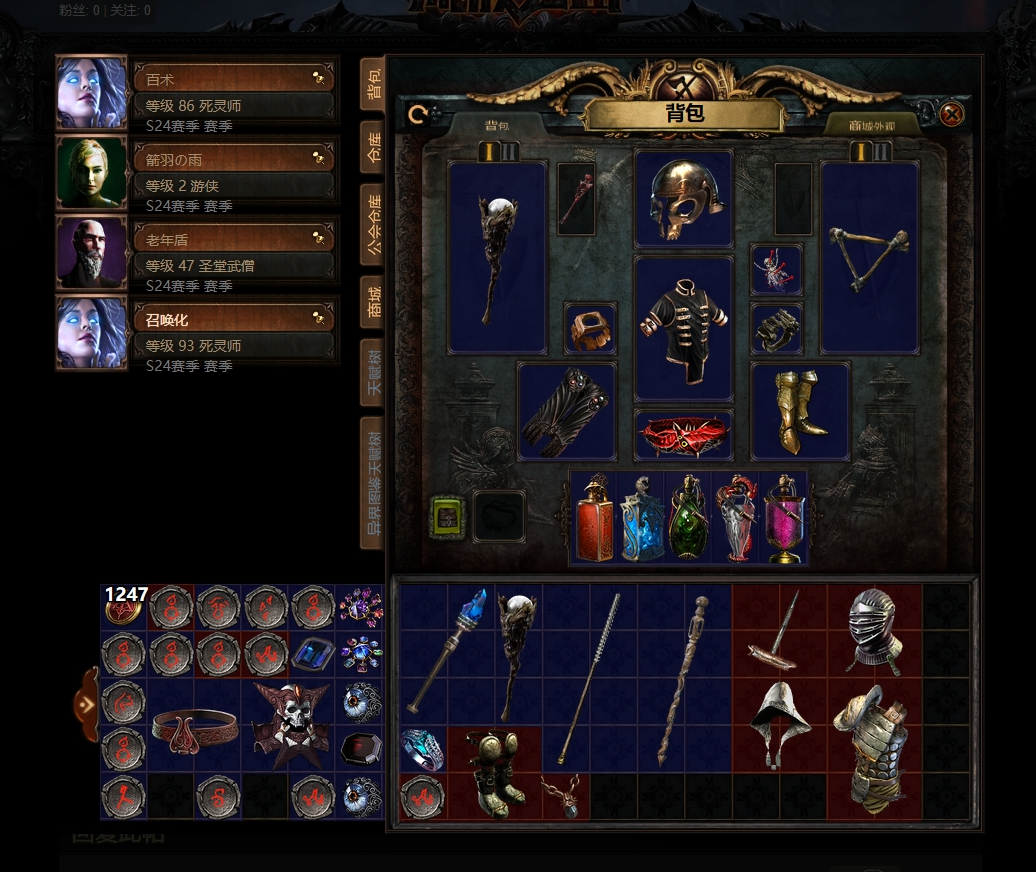Select the character 老年盾
This screenshot has height=872, width=1036.
234,238
